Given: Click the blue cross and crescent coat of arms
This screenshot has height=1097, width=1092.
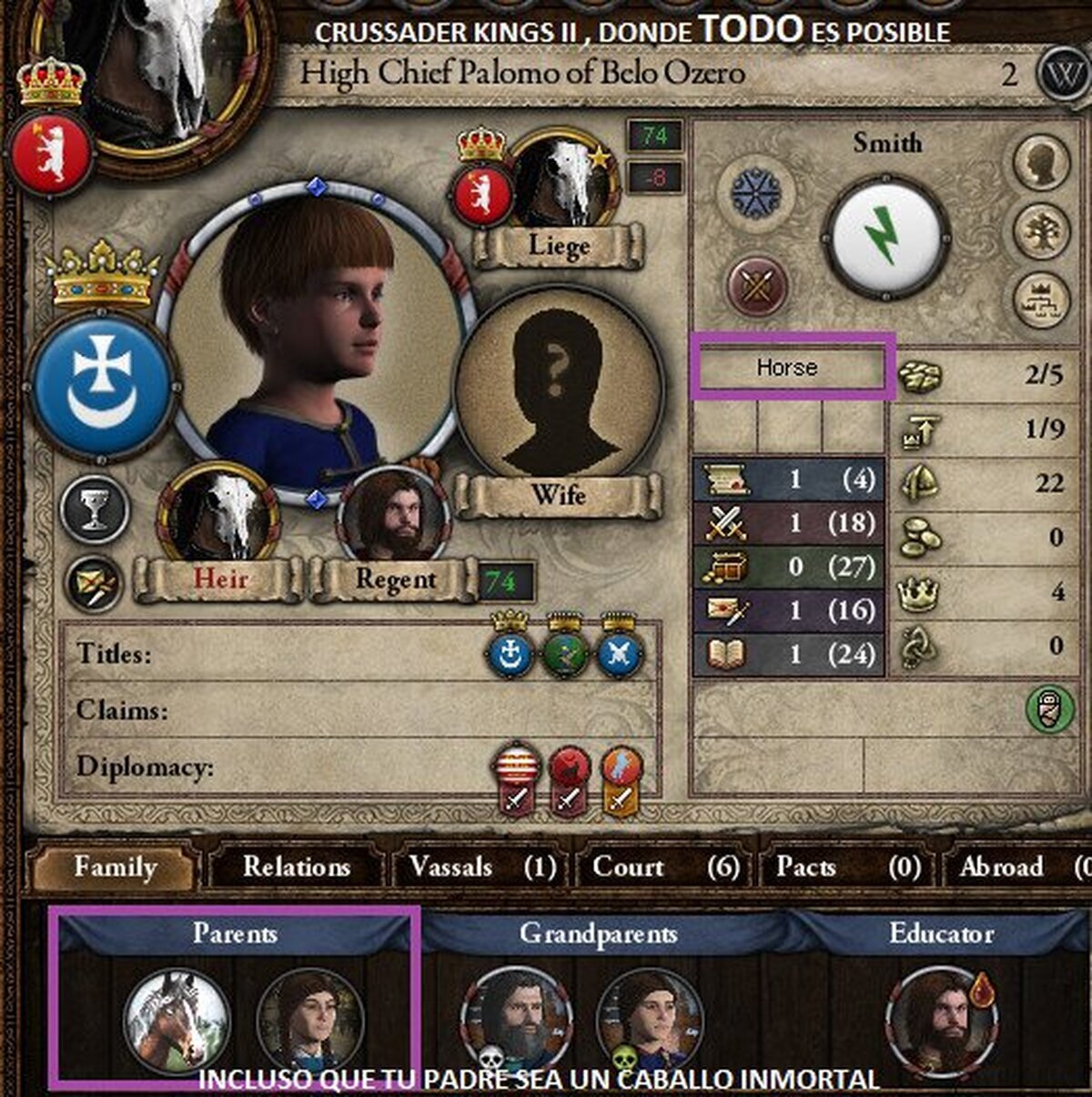Looking at the screenshot, I should click(x=102, y=384).
